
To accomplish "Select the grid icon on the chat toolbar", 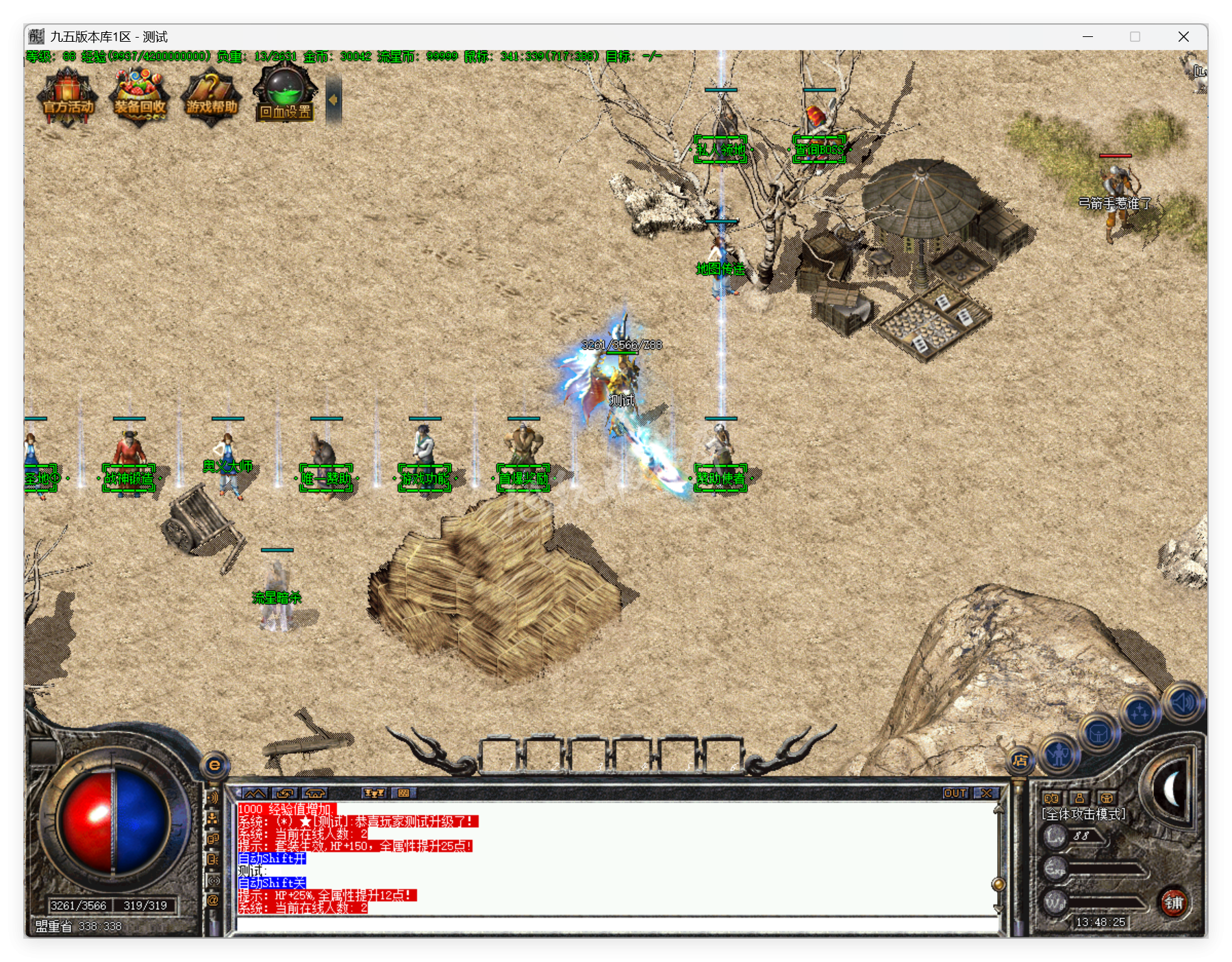I will 404,793.
